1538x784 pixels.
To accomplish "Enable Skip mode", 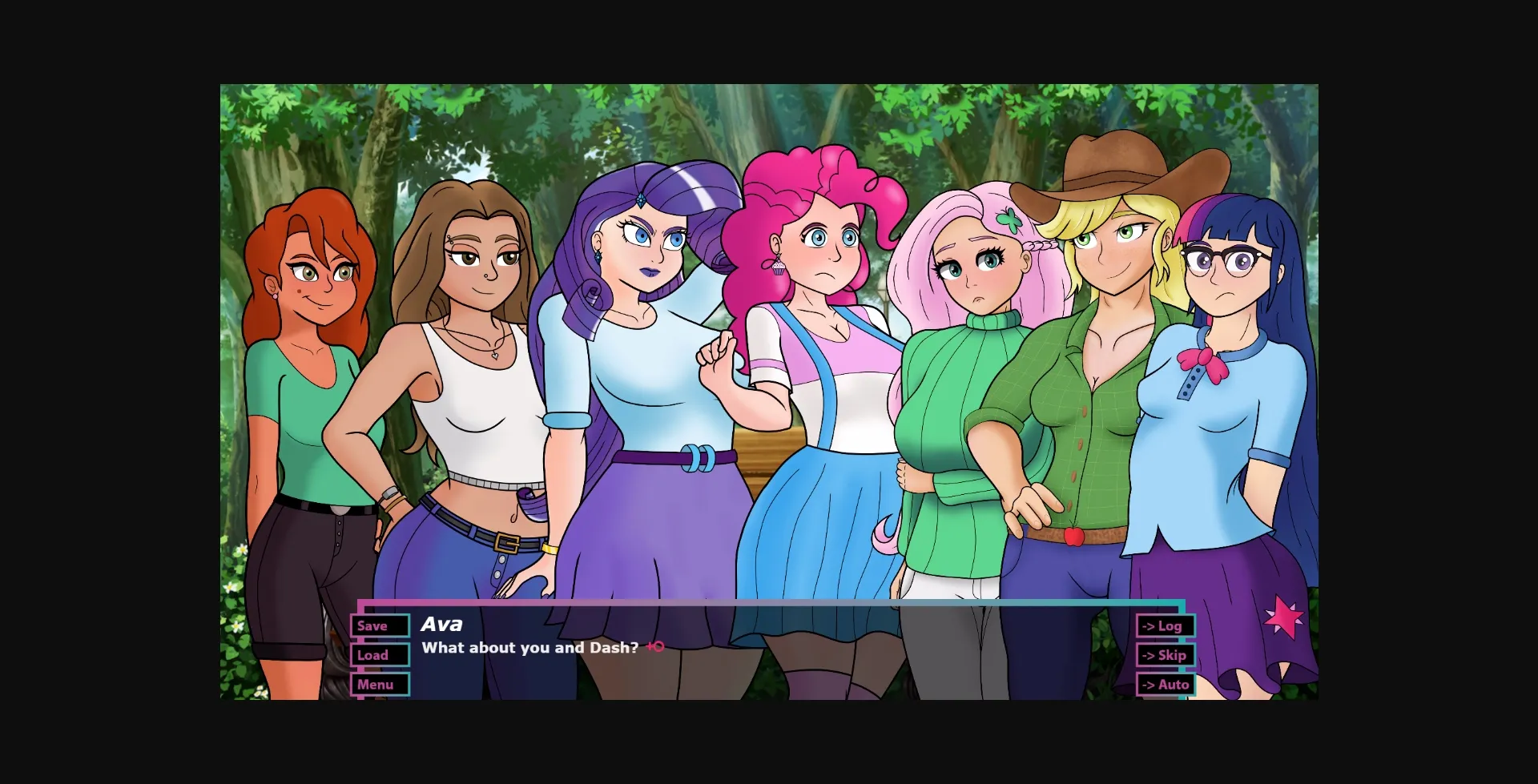I will 1166,654.
